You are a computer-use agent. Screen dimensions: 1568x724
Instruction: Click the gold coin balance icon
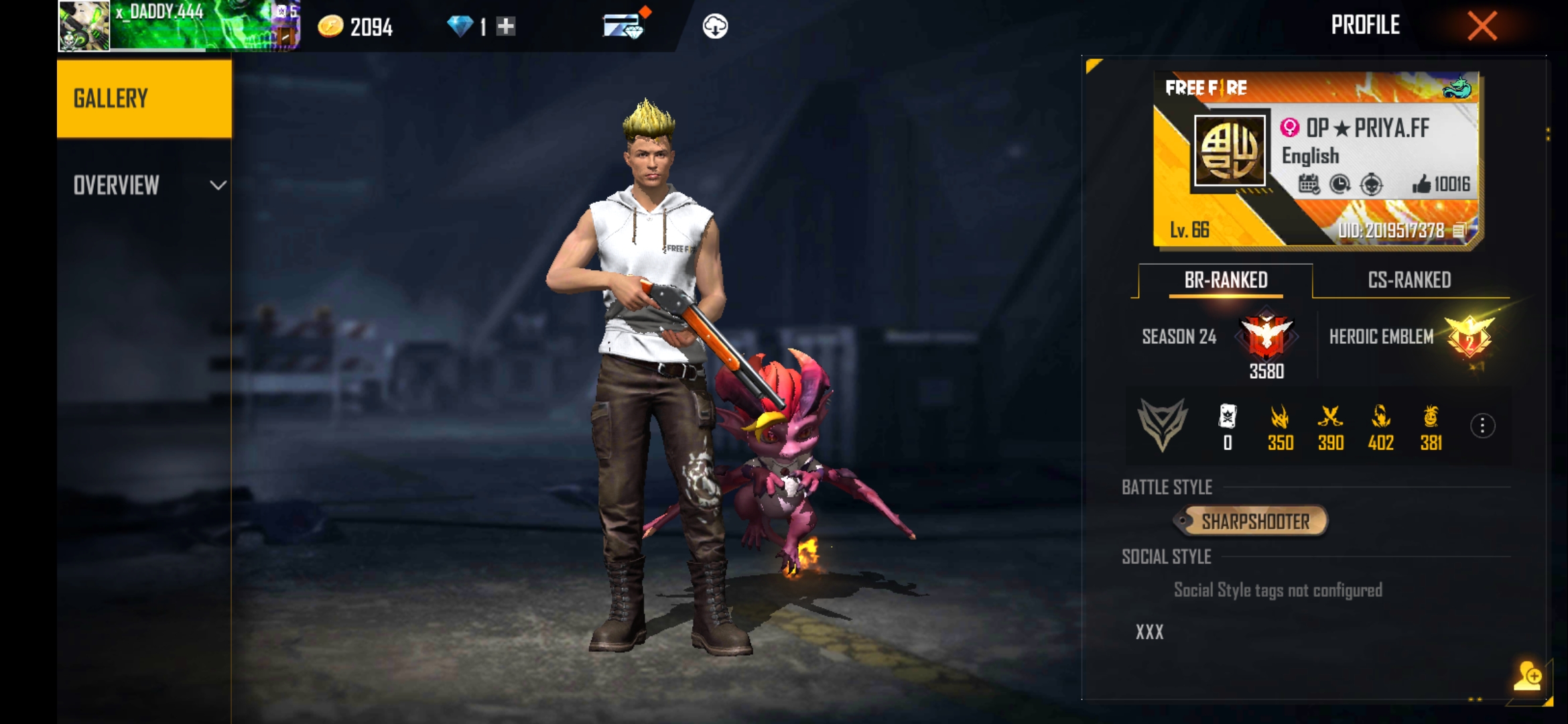point(330,27)
